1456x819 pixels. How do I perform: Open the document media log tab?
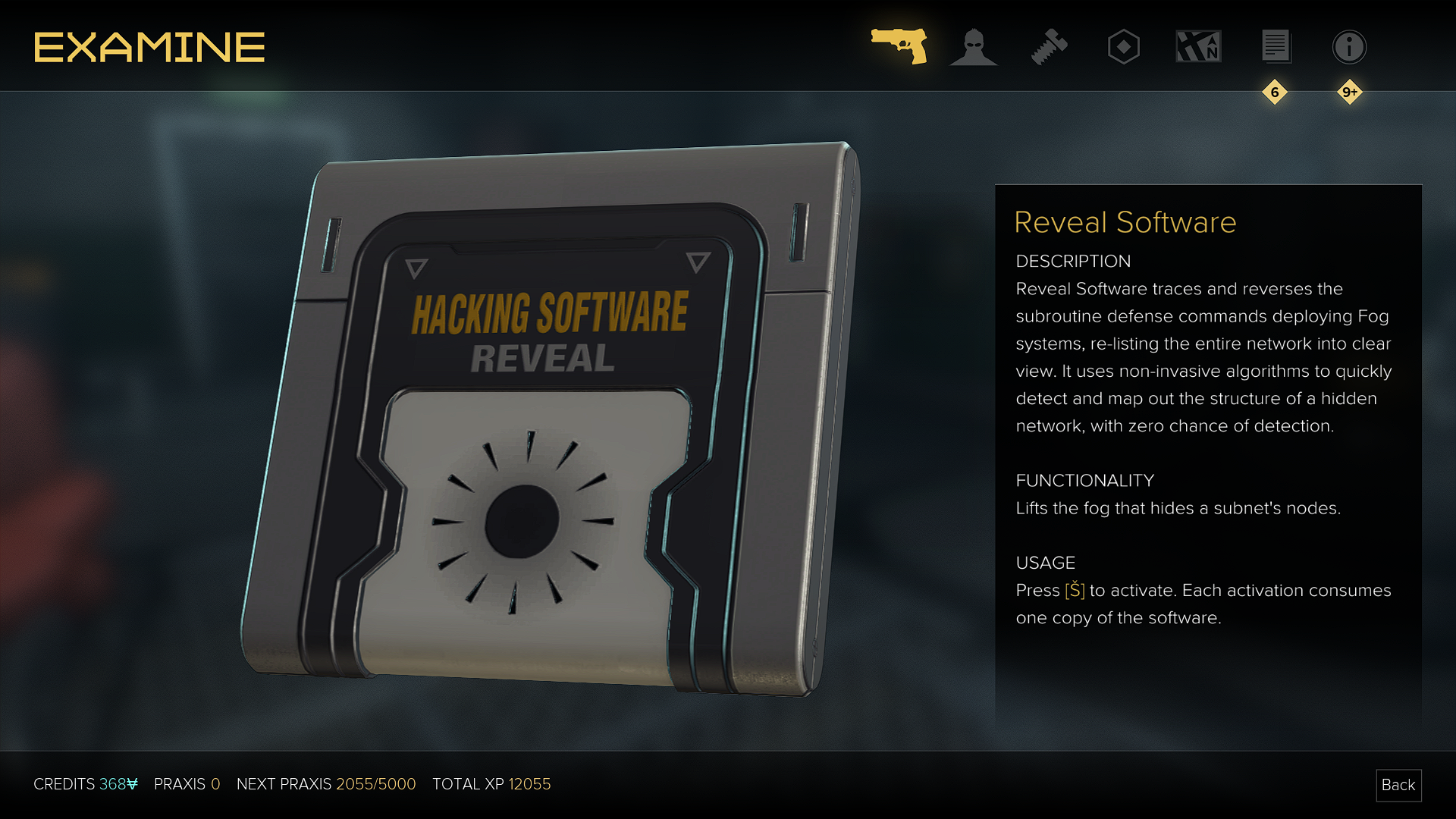(1276, 47)
